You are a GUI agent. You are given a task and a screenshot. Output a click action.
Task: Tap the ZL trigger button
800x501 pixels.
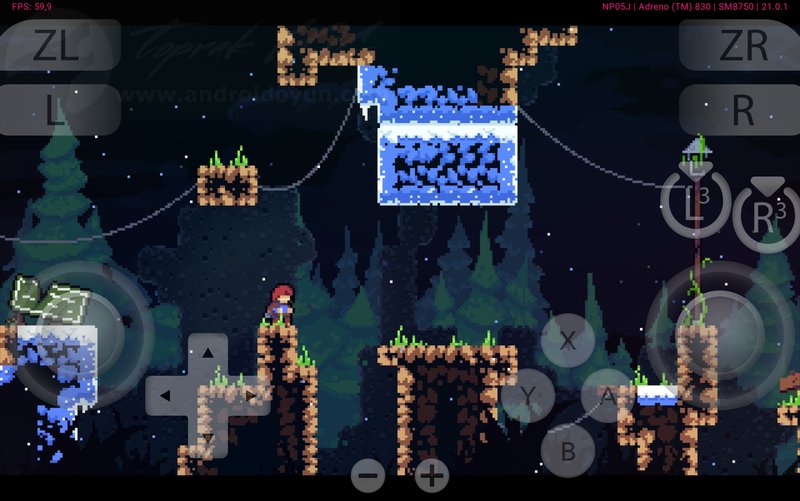click(57, 45)
